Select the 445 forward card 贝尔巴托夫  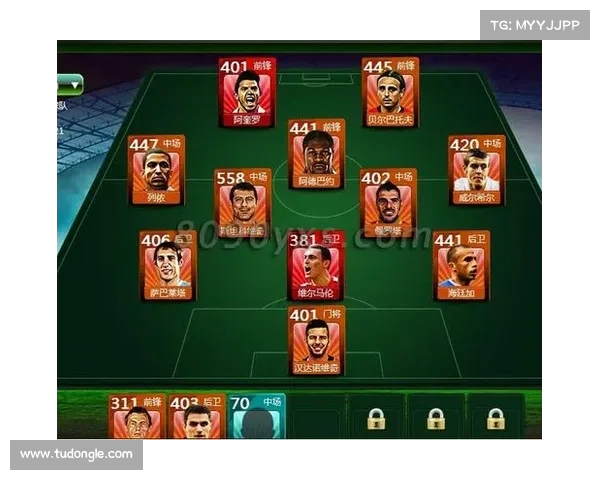click(x=390, y=92)
